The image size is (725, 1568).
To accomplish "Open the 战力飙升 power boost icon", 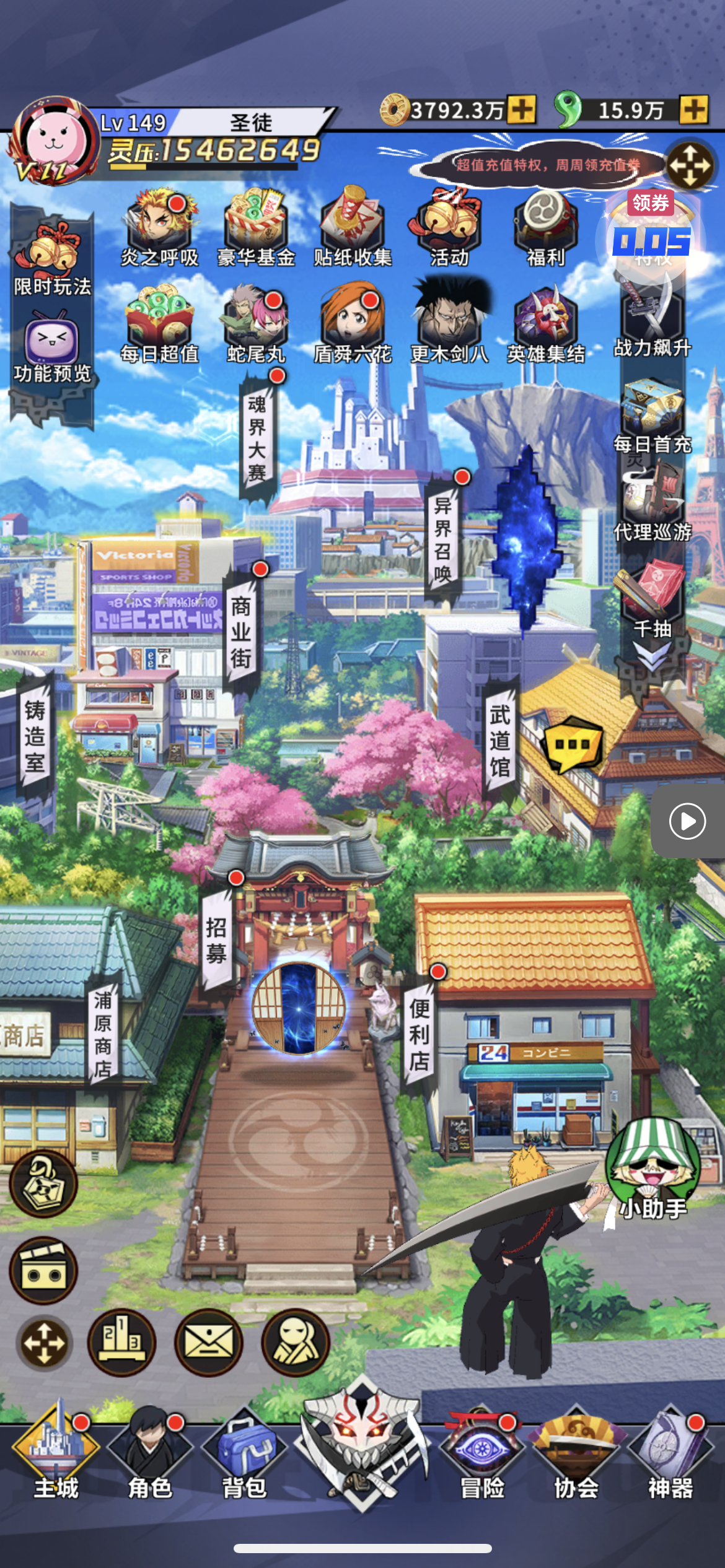I will (x=652, y=321).
